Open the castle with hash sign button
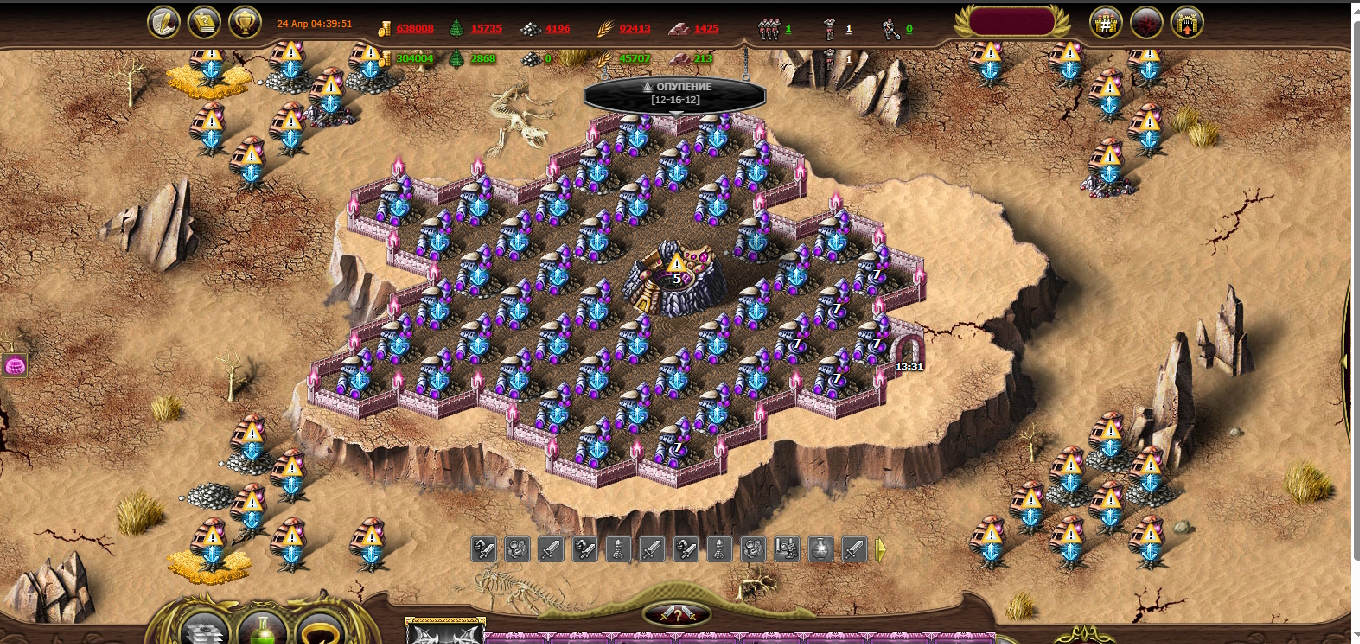Image resolution: width=1360 pixels, height=644 pixels. [x=1105, y=22]
